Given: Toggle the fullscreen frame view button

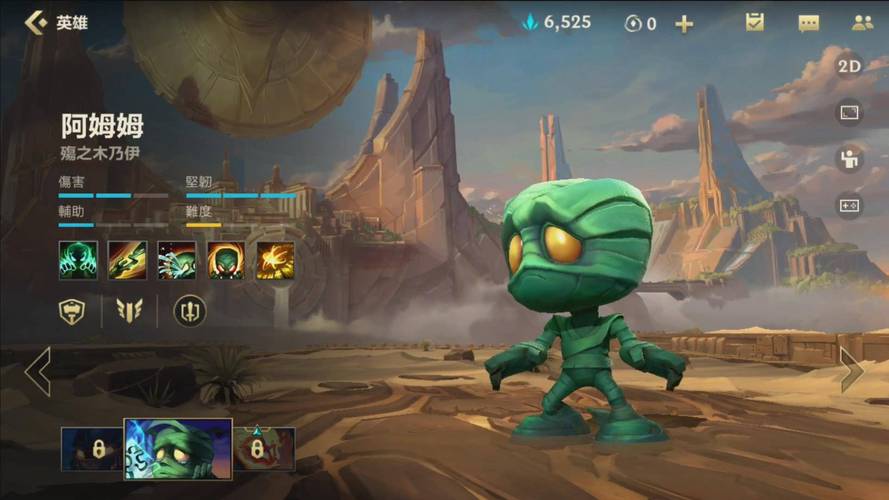Looking at the screenshot, I should (849, 113).
